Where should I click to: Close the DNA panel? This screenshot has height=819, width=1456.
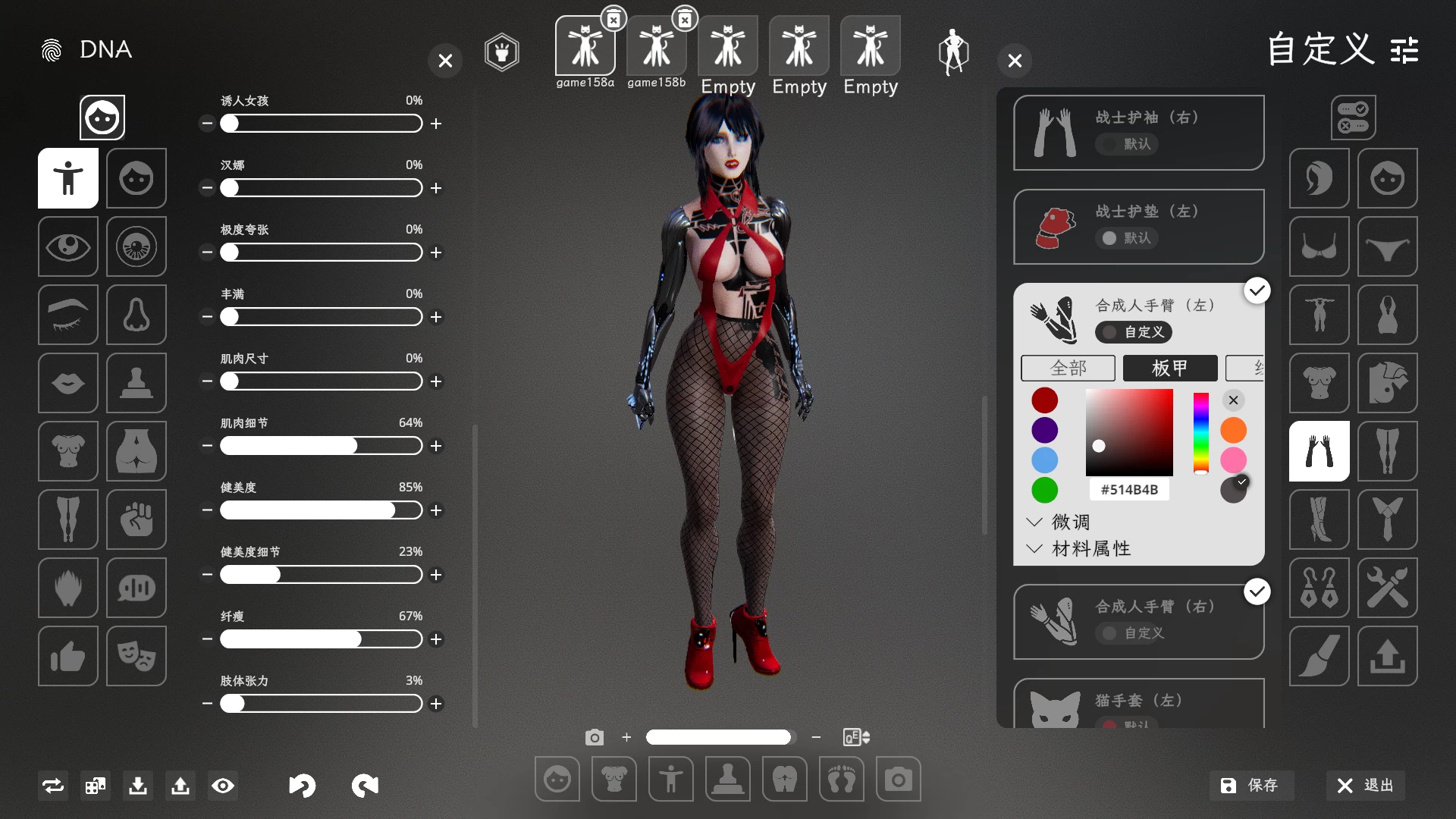(445, 61)
